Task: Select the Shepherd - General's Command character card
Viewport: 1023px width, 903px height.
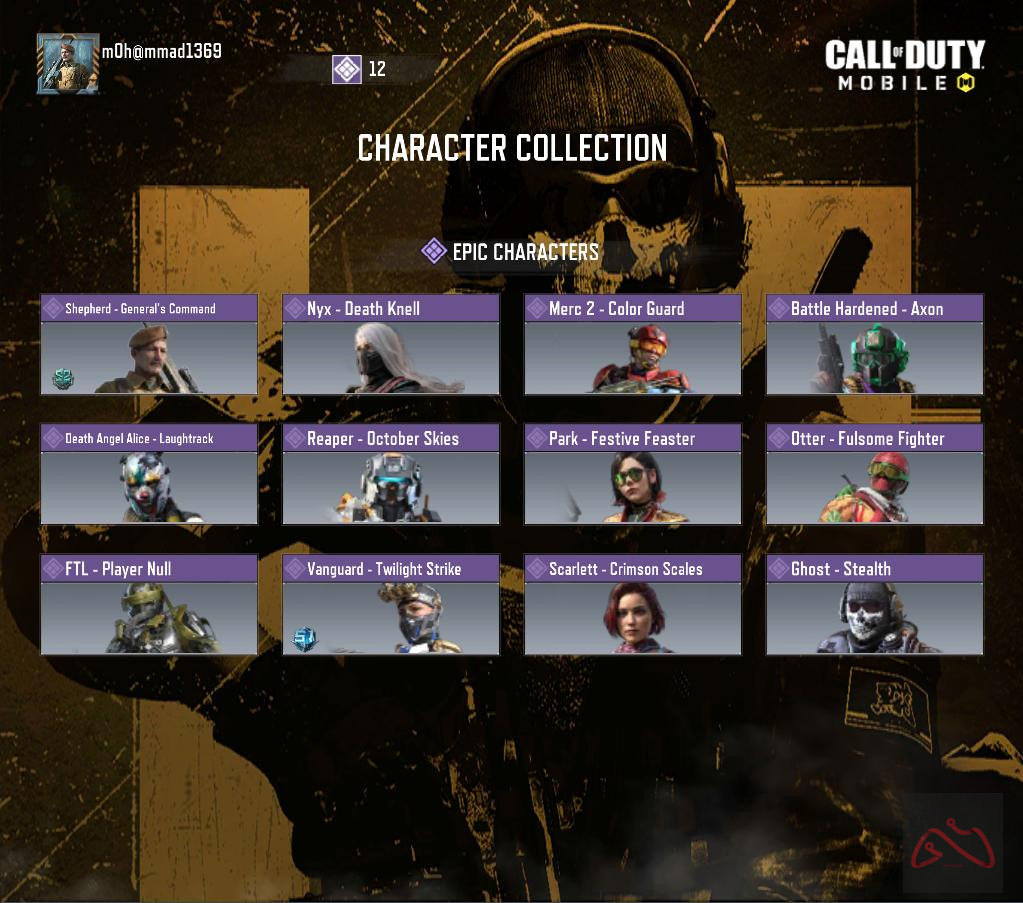Action: coord(149,345)
